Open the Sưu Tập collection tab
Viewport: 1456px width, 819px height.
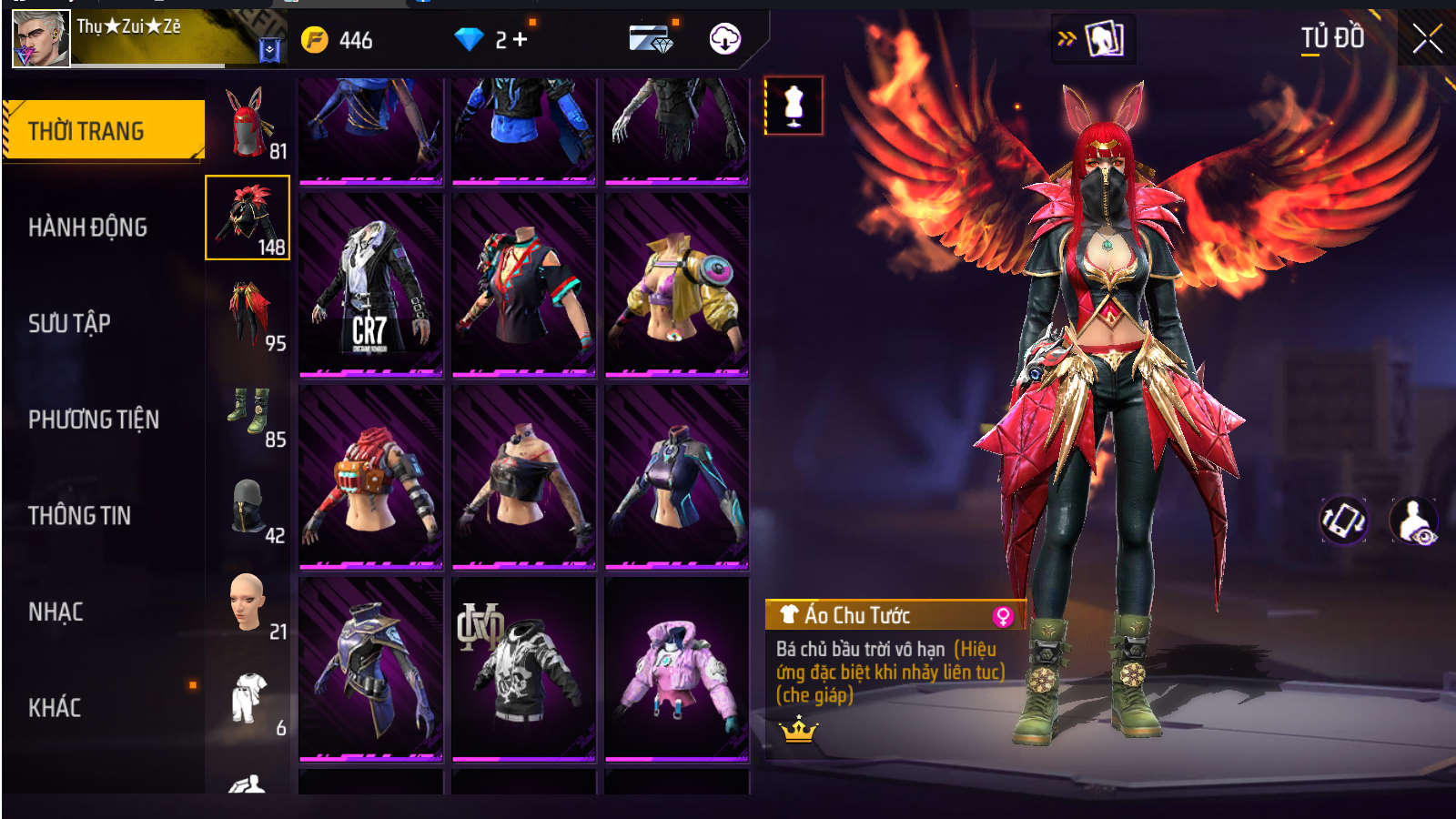pos(69,324)
